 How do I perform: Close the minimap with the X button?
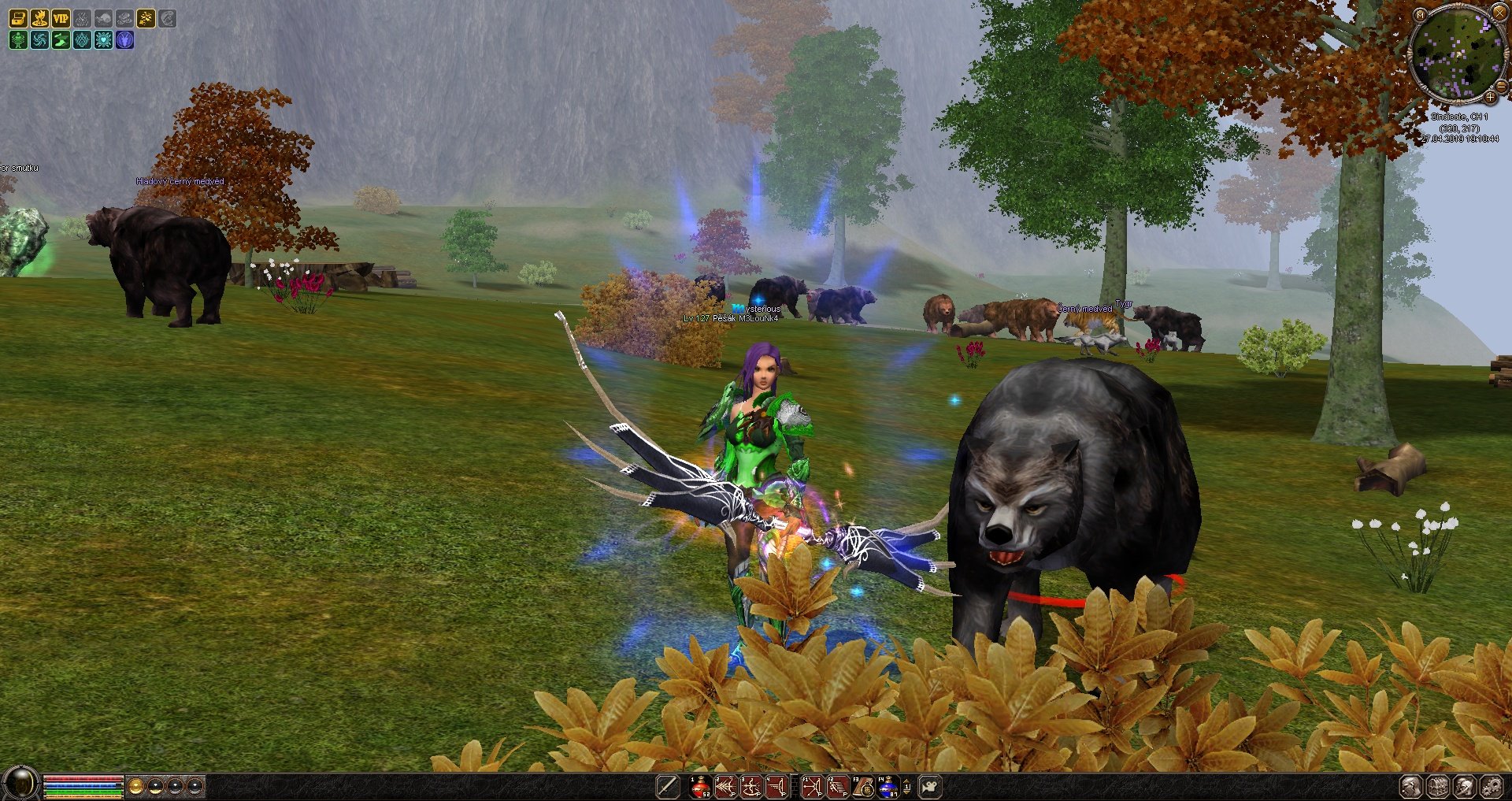point(1499,13)
